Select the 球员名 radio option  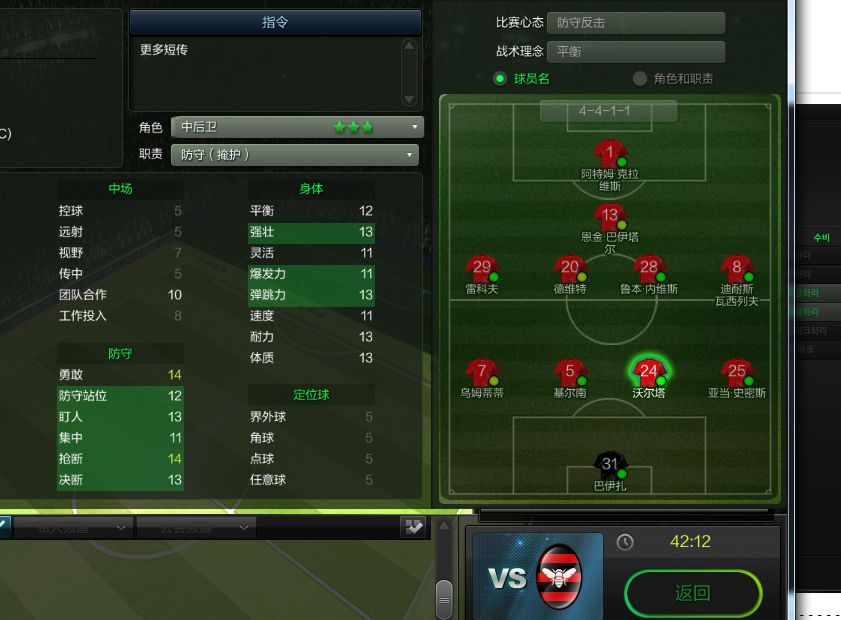[x=500, y=79]
